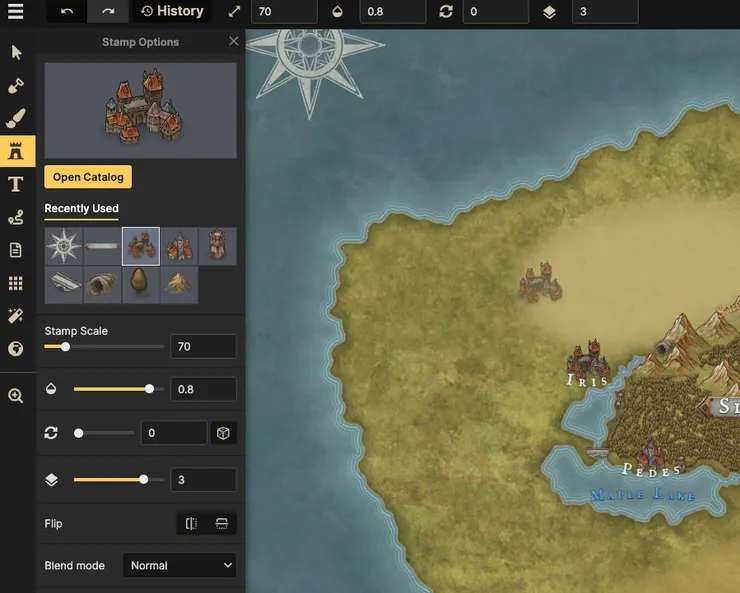This screenshot has height=593, width=740.
Task: Open the Blend mode dropdown
Action: pos(179,565)
